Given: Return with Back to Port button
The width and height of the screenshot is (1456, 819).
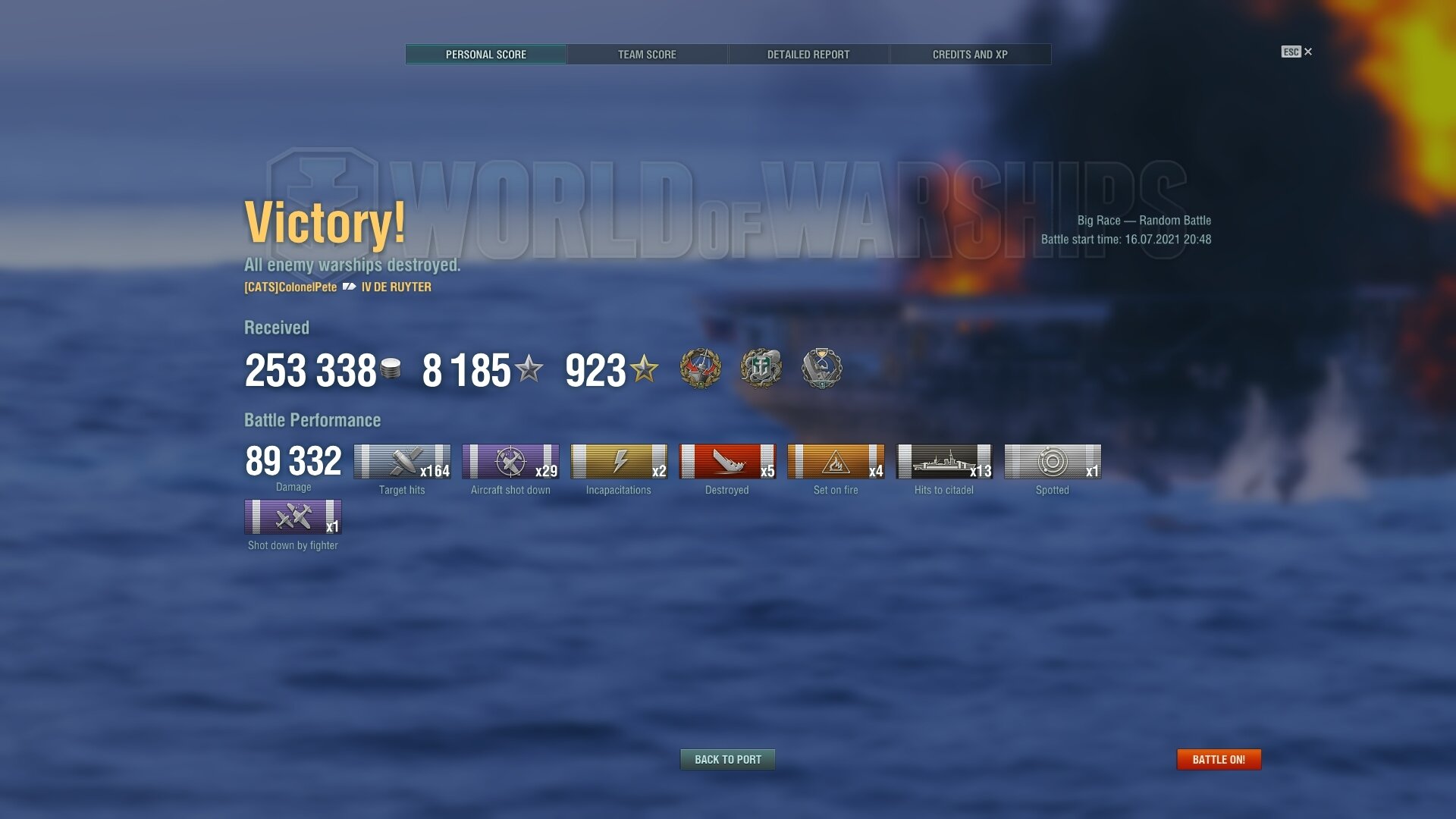Looking at the screenshot, I should (x=728, y=759).
